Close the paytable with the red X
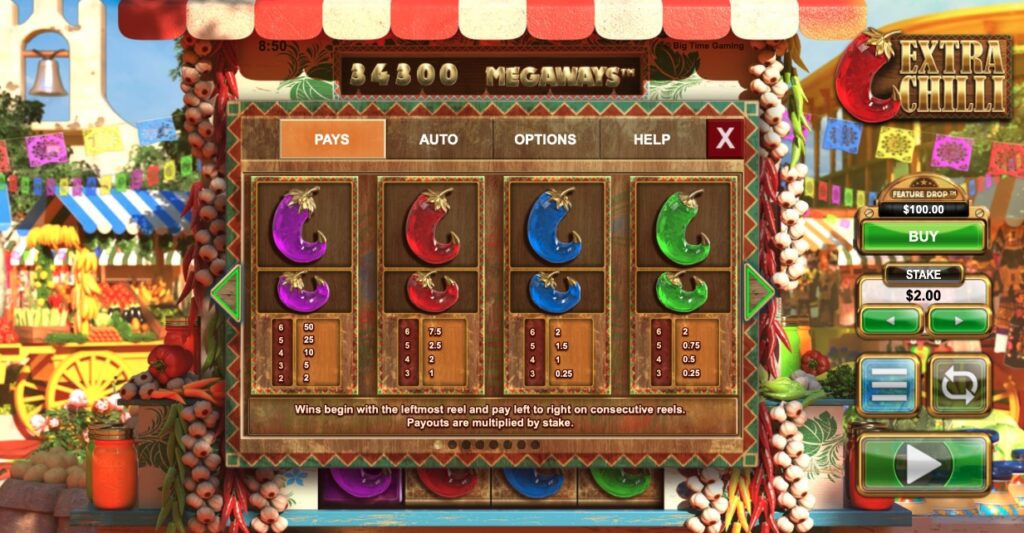This screenshot has width=1024, height=533. [x=725, y=139]
